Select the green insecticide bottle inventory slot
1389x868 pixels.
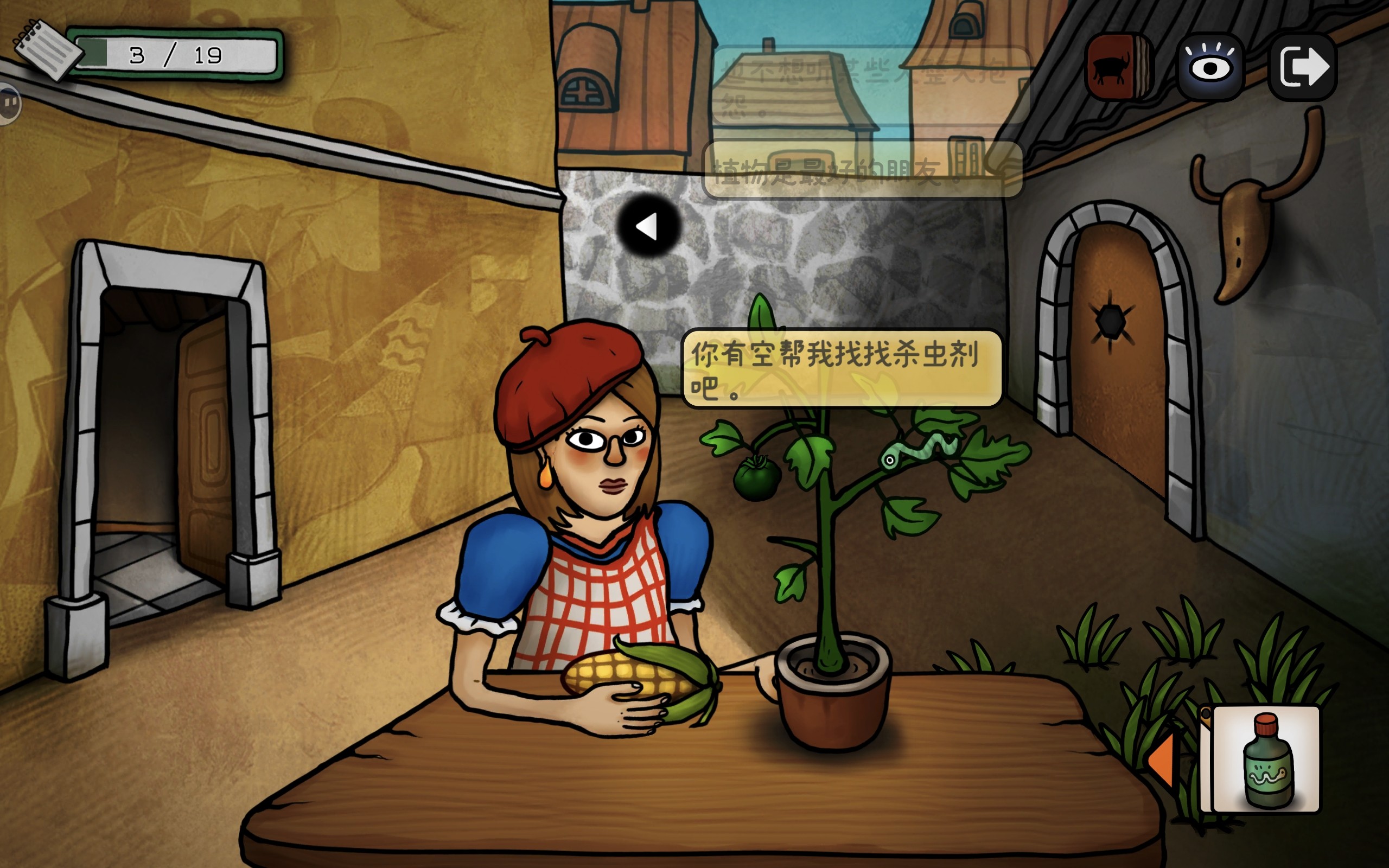coord(1266,759)
